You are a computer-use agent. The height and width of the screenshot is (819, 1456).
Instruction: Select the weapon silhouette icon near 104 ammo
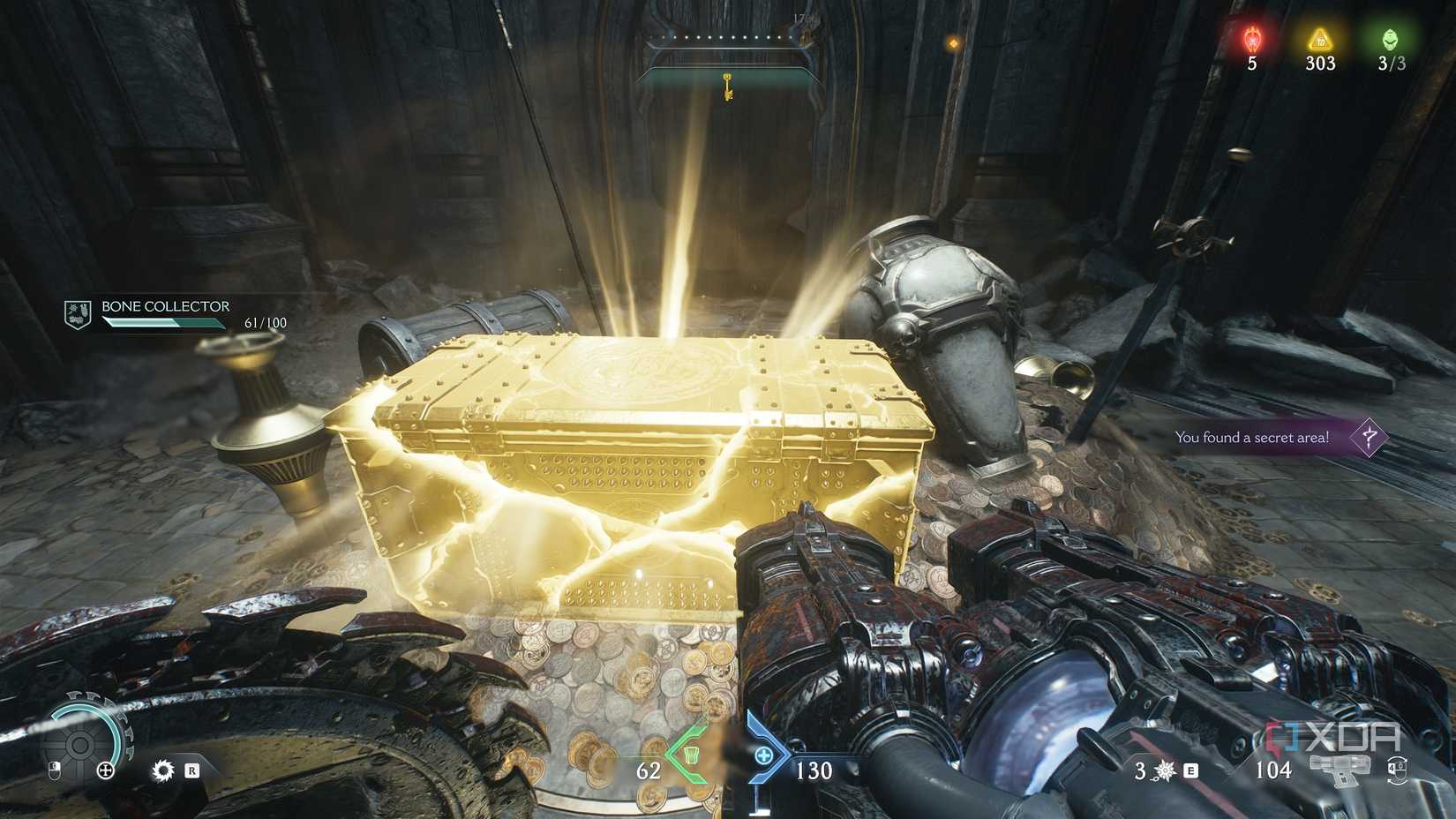[1338, 770]
